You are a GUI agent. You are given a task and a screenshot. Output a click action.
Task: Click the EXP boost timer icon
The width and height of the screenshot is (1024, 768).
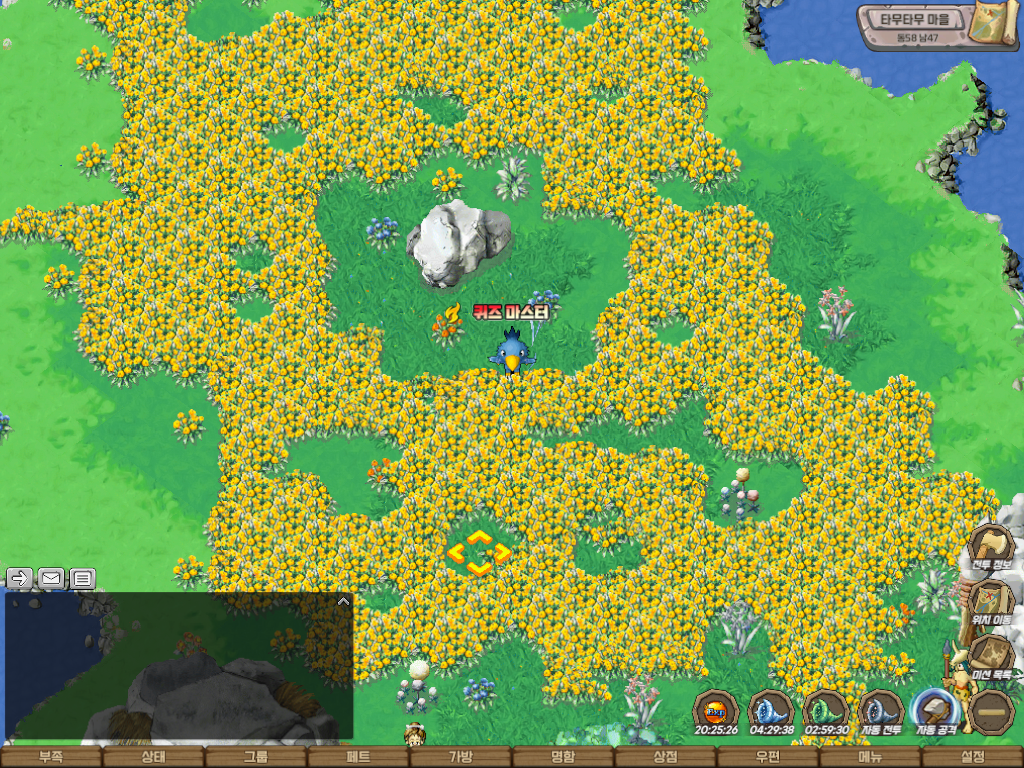[x=716, y=711]
